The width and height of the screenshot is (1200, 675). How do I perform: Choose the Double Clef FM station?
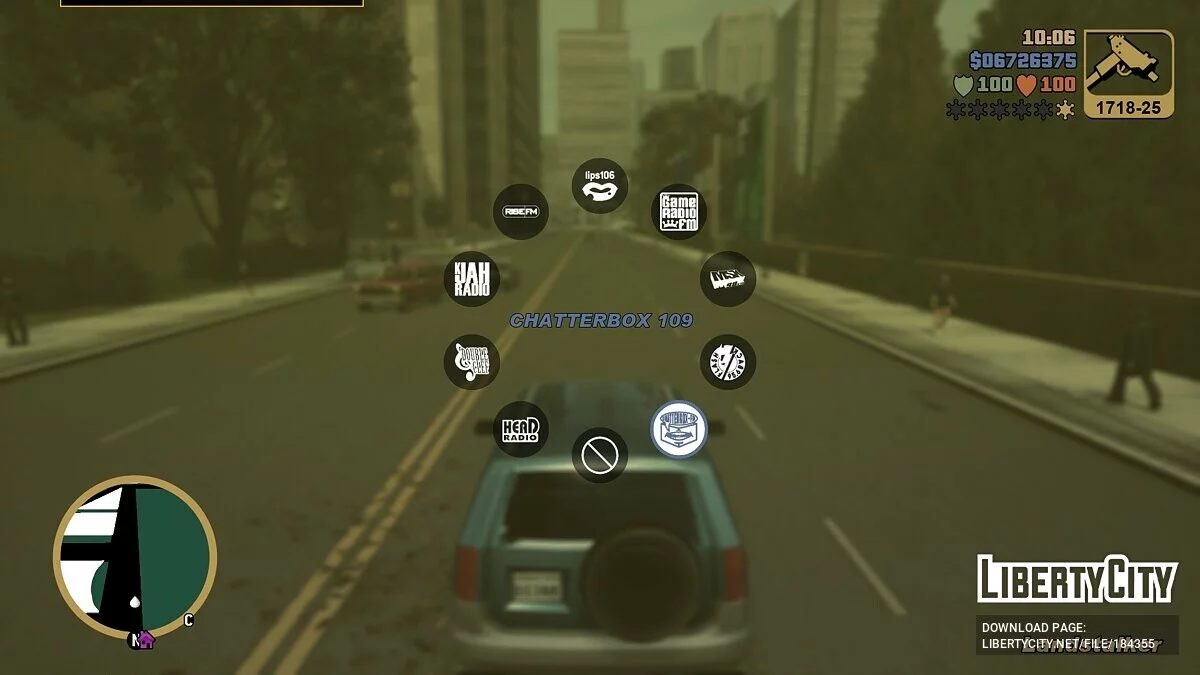point(471,362)
